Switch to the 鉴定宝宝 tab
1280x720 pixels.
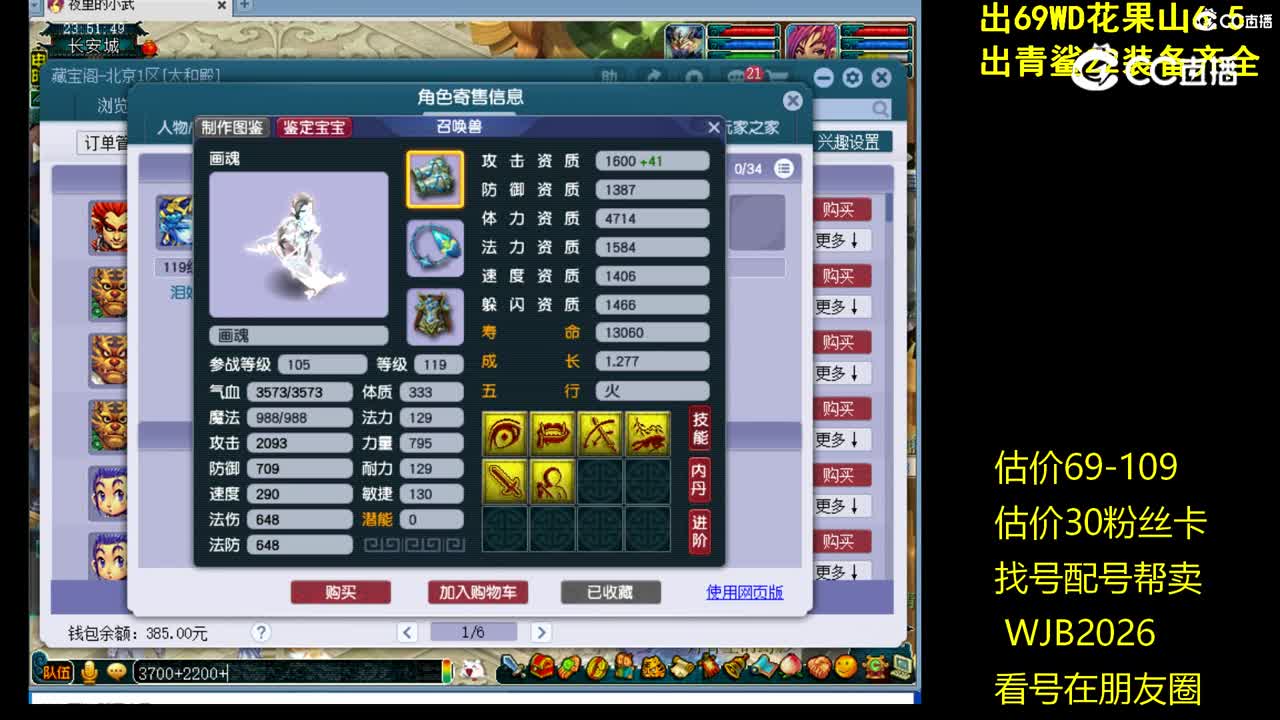315,127
